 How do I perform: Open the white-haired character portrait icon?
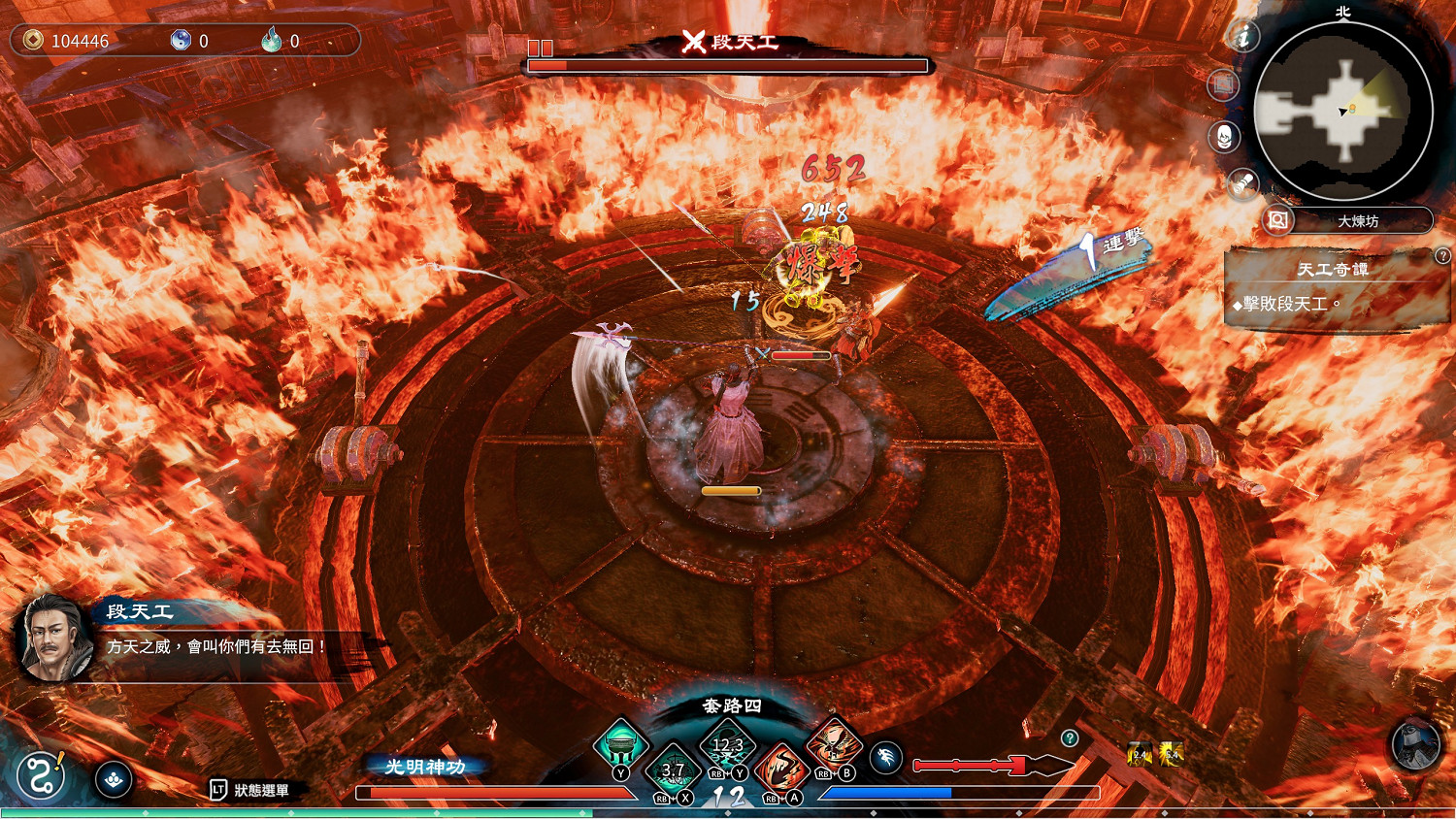point(1225,137)
